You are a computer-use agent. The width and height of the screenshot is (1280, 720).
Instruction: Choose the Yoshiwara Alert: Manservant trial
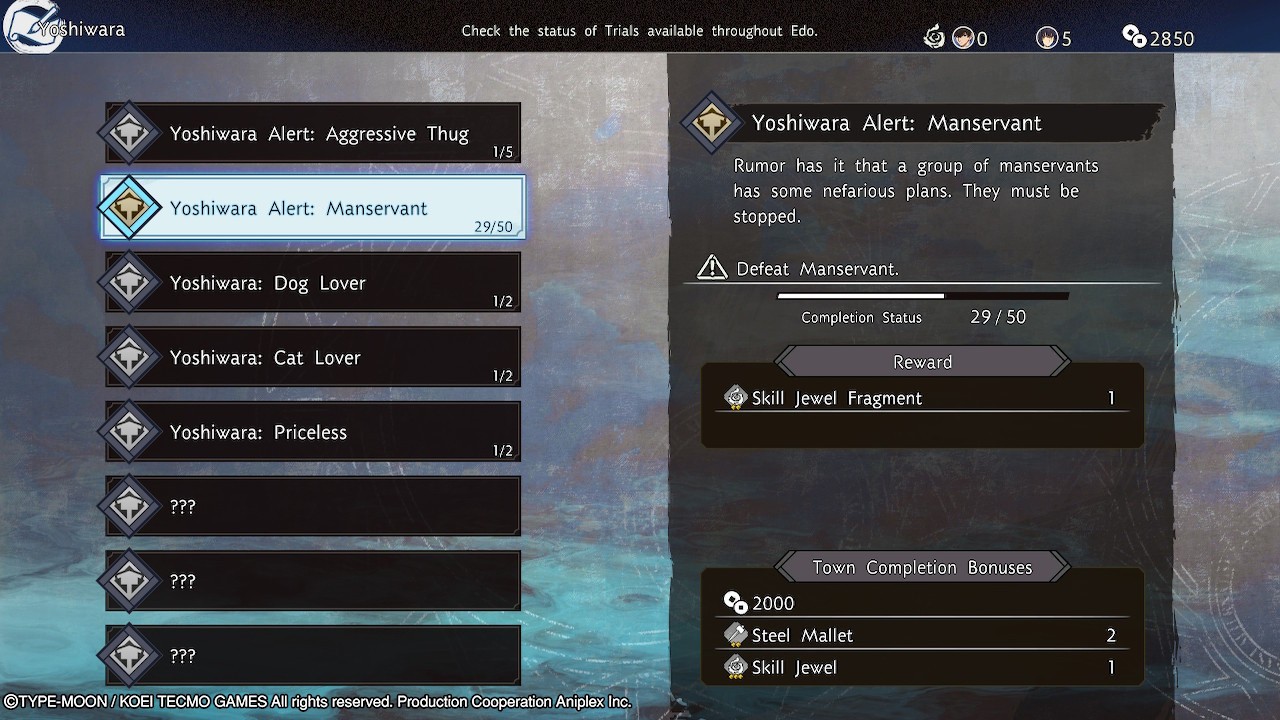point(313,208)
